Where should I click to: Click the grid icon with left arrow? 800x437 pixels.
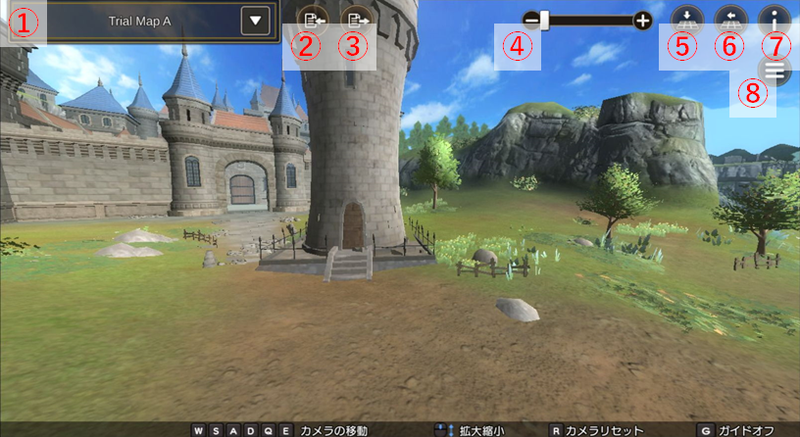point(730,18)
